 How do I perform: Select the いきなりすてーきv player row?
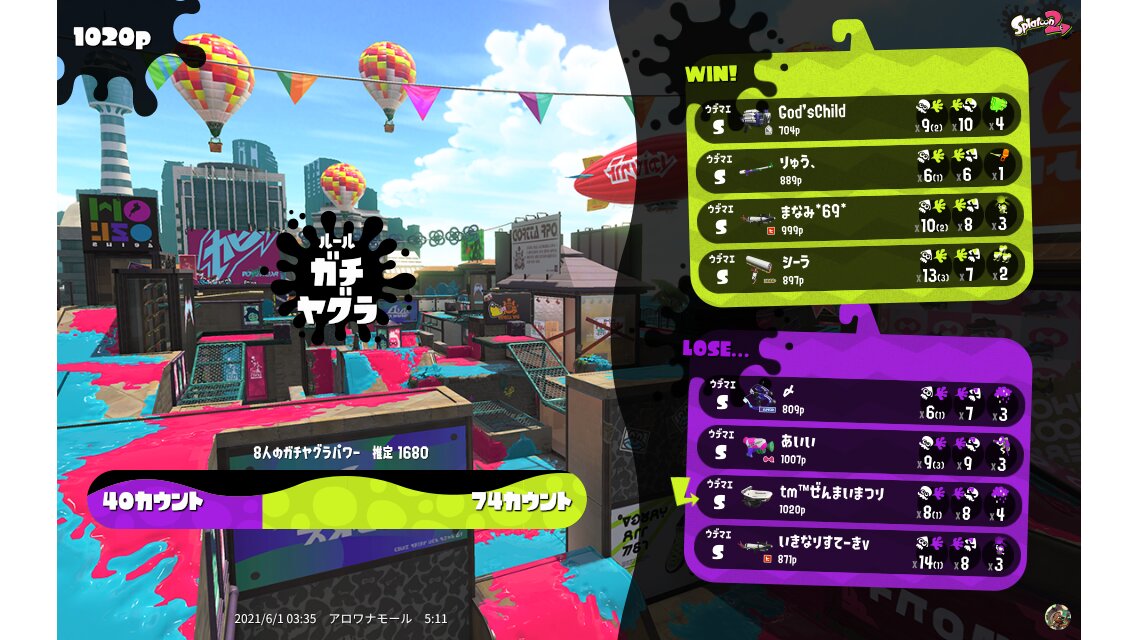point(860,552)
